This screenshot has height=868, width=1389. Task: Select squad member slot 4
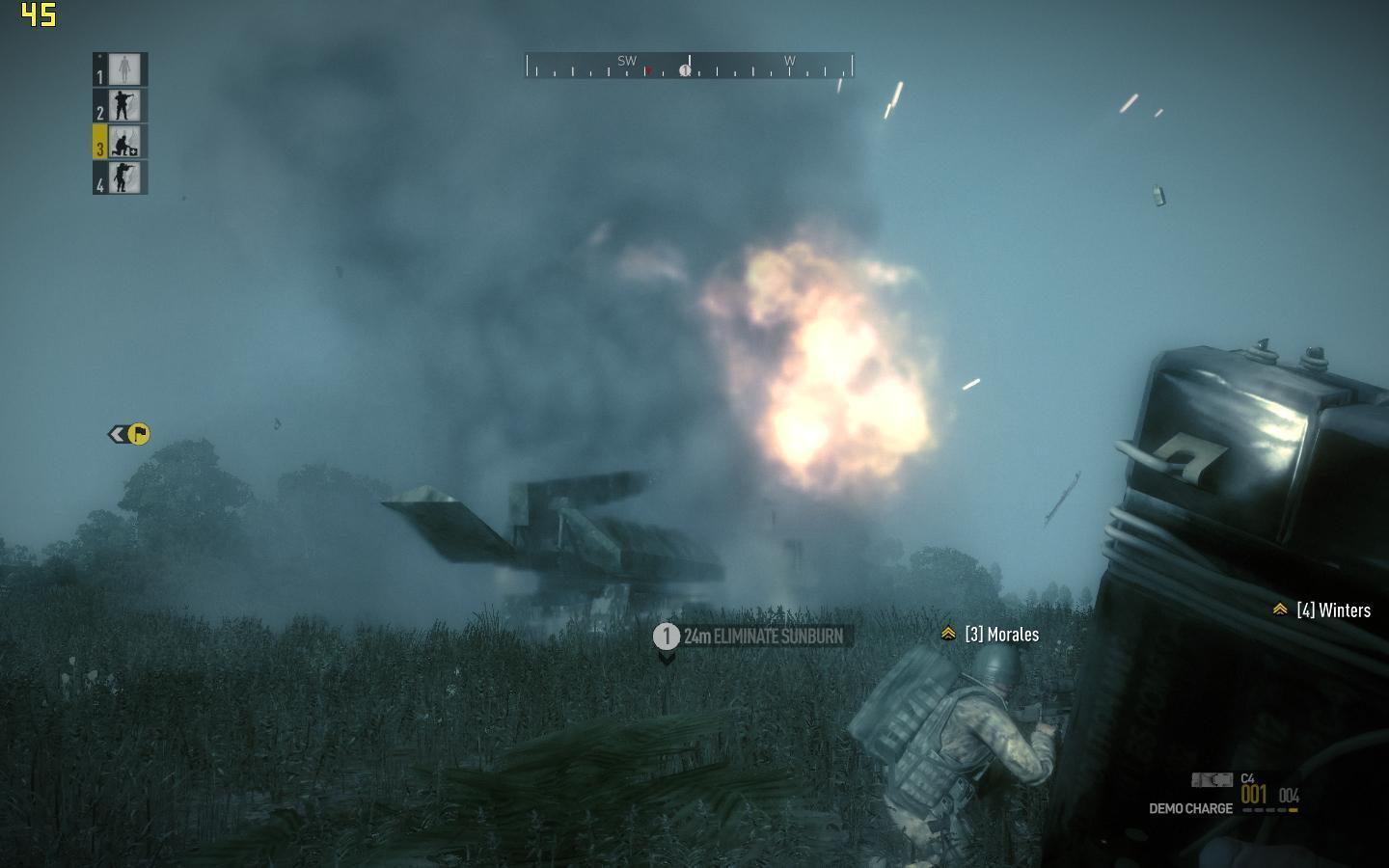pos(121,177)
